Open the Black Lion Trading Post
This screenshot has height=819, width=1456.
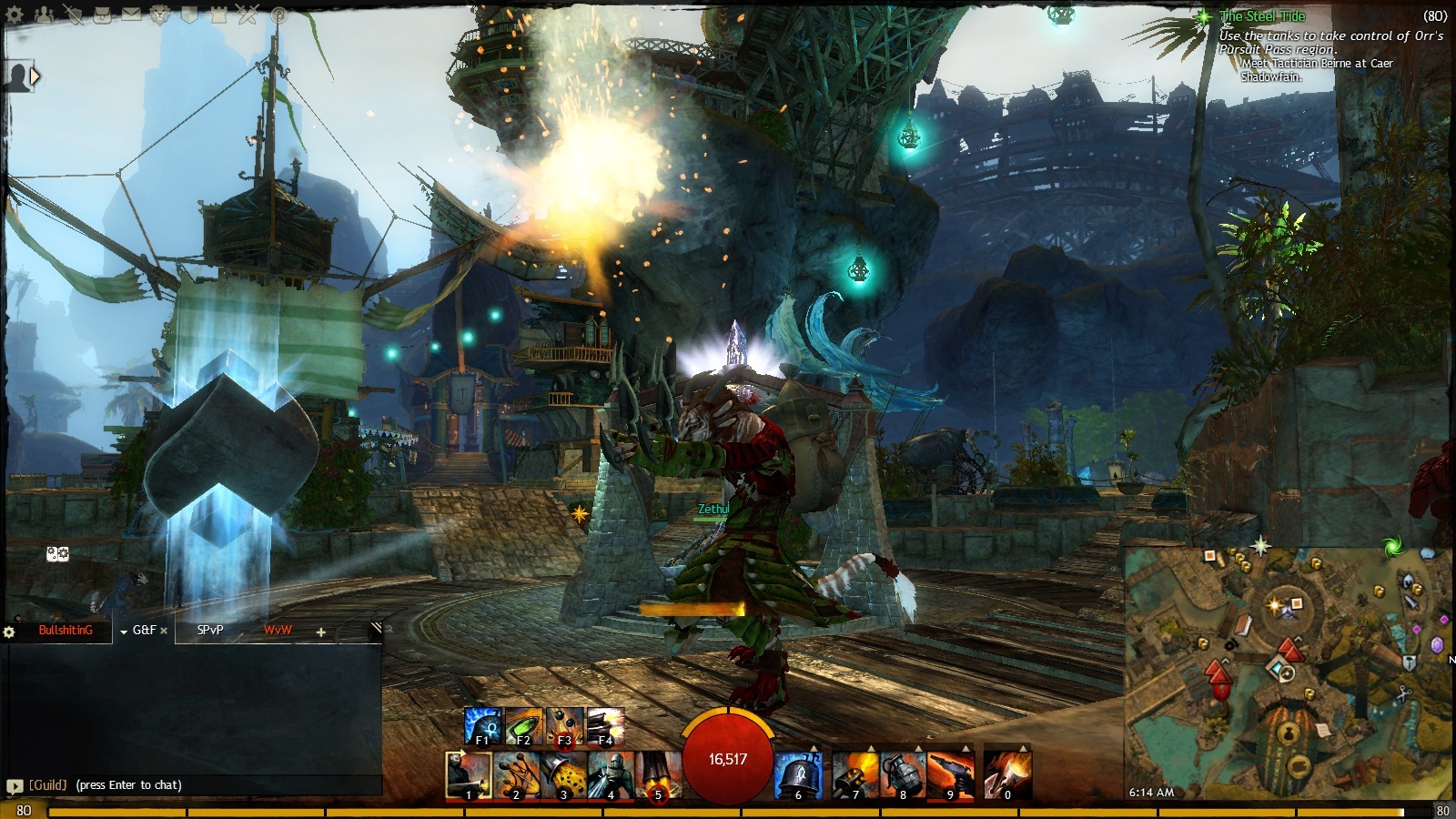pyautogui.click(x=160, y=15)
